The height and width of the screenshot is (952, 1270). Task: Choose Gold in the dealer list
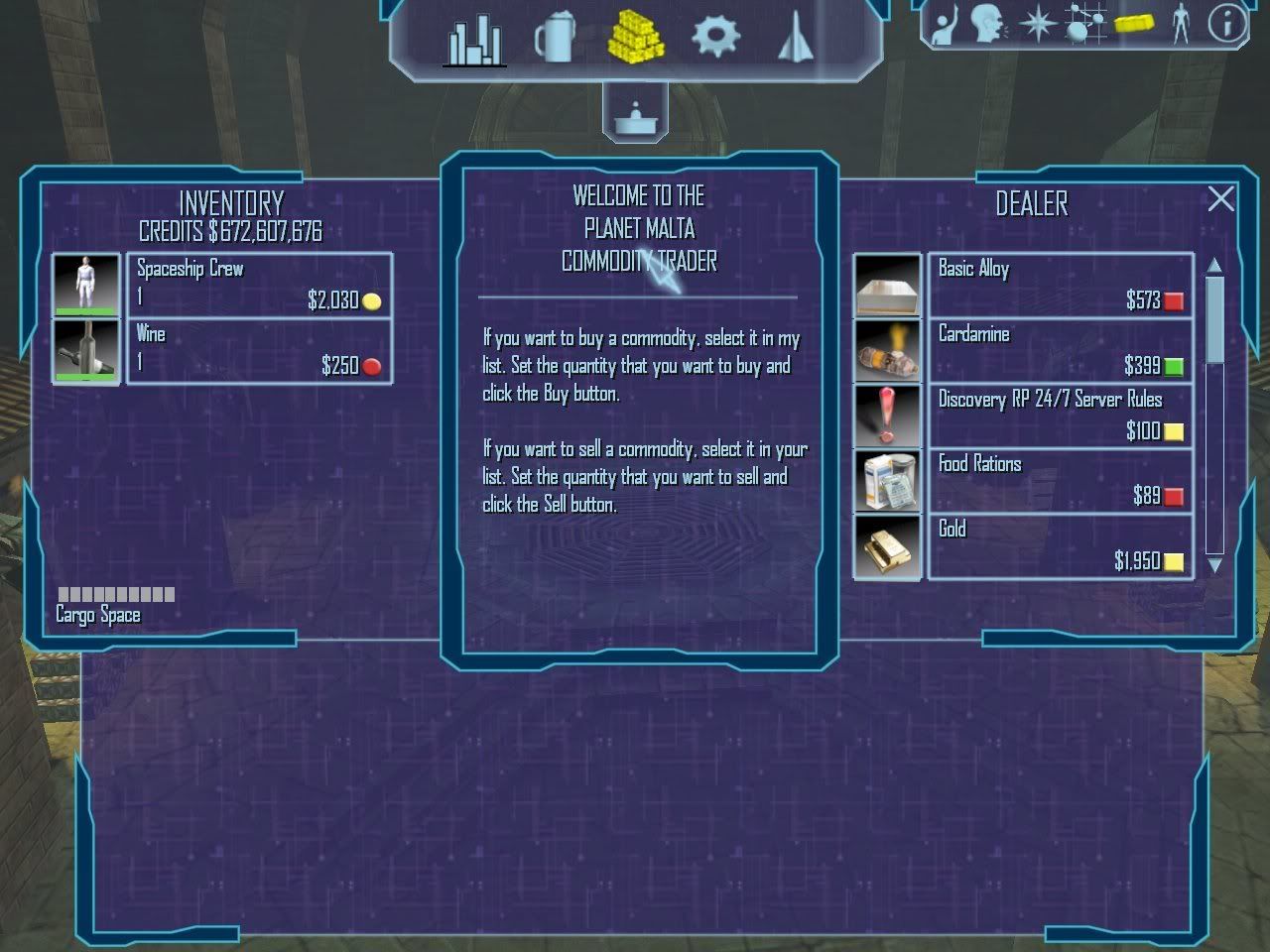coord(1060,546)
